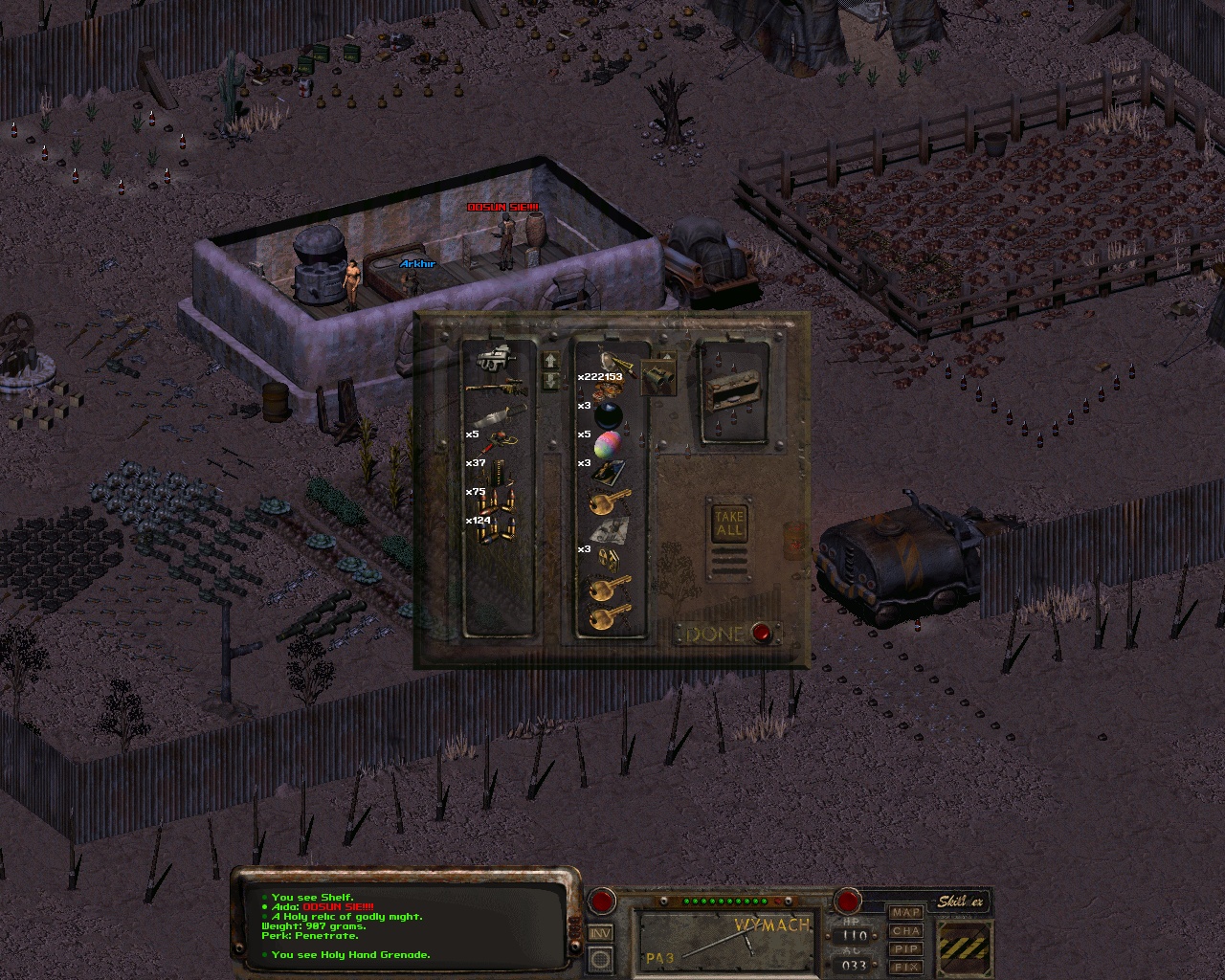
Task: Grab the binoculars from the shelf
Action: tap(659, 378)
